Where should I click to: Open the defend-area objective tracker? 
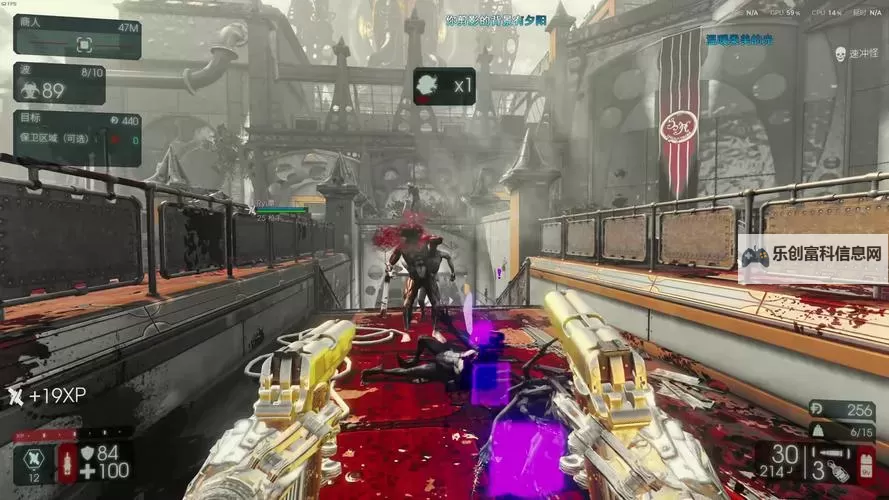tap(77, 138)
